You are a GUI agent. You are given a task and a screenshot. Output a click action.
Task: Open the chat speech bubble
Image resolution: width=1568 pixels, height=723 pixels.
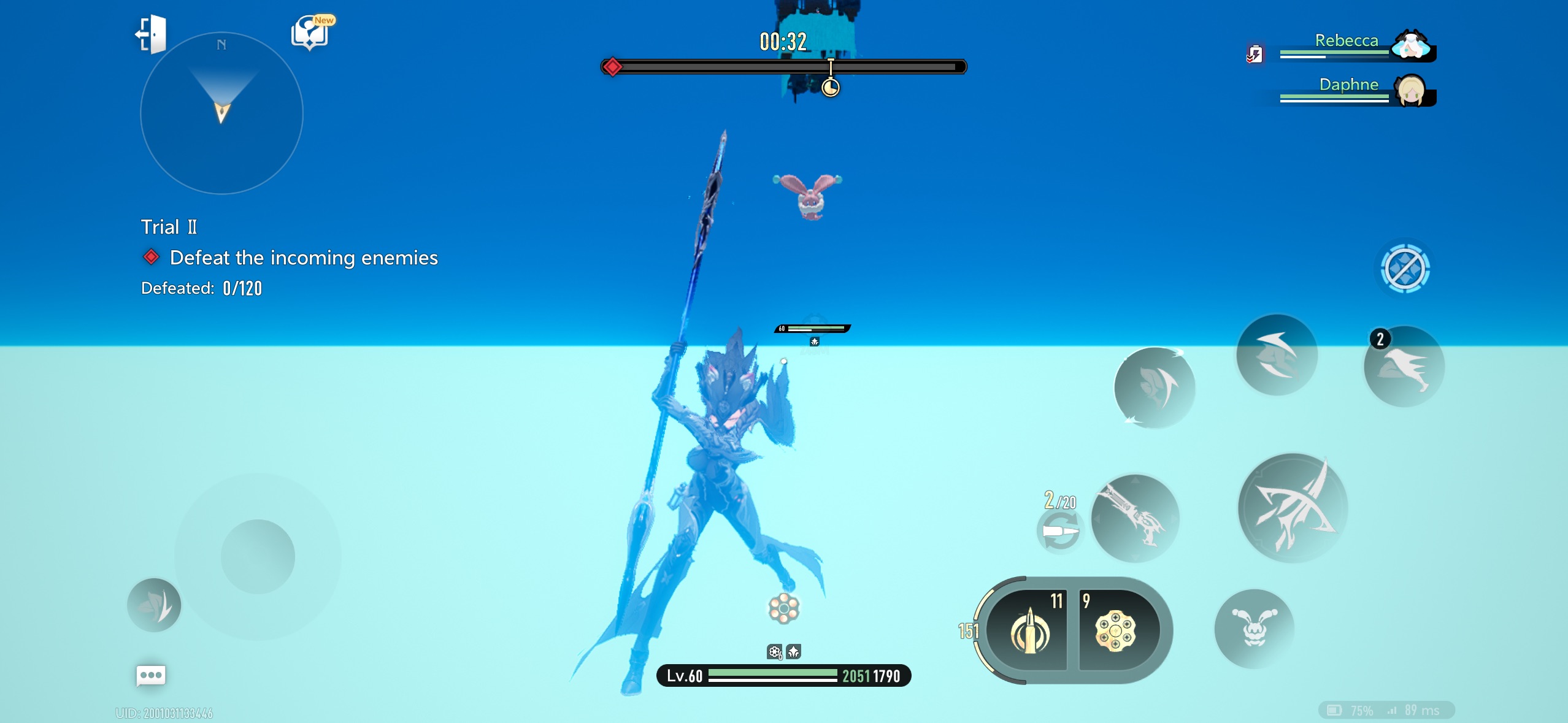point(150,675)
